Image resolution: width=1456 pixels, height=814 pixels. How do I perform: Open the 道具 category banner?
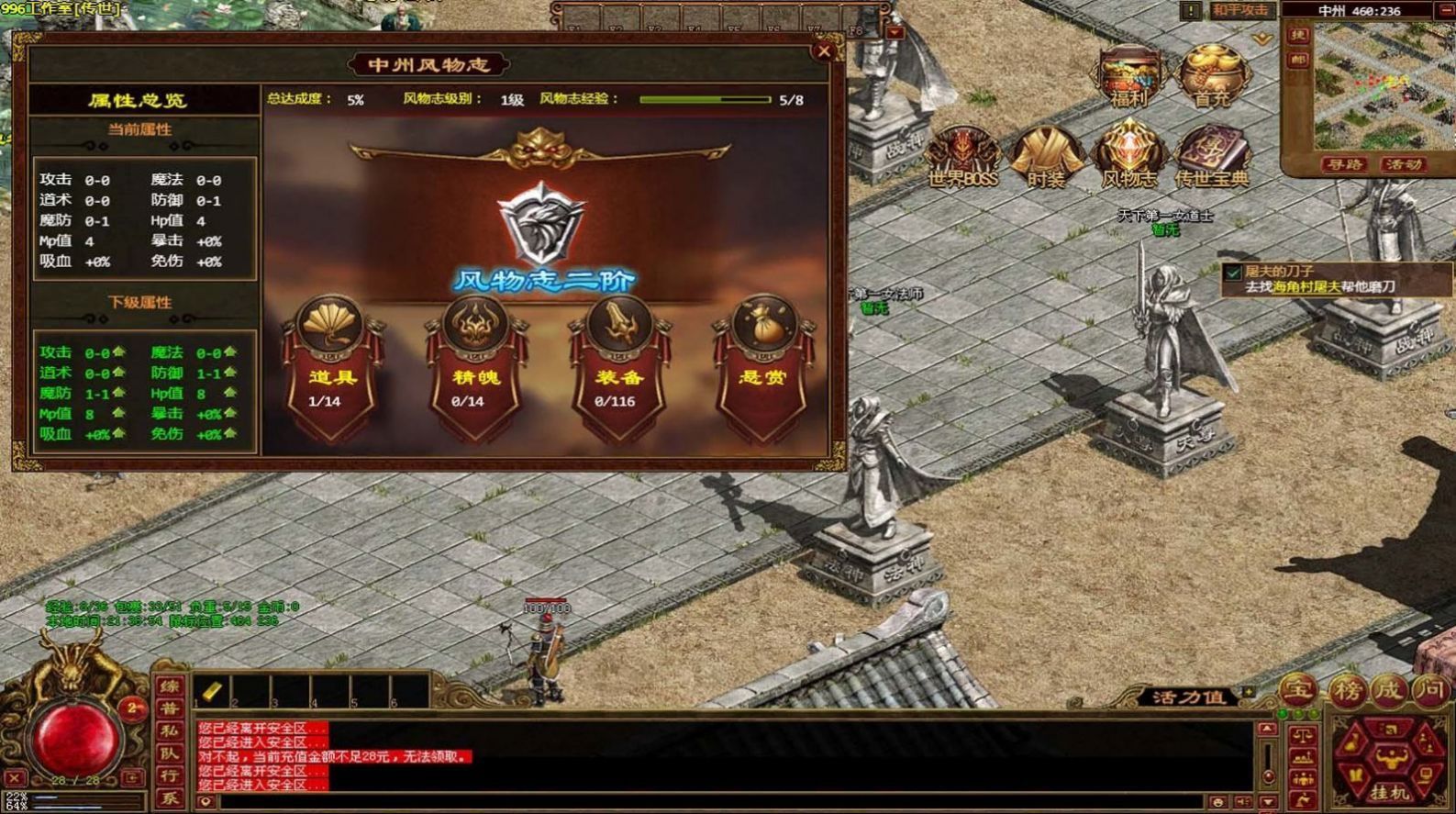331,367
